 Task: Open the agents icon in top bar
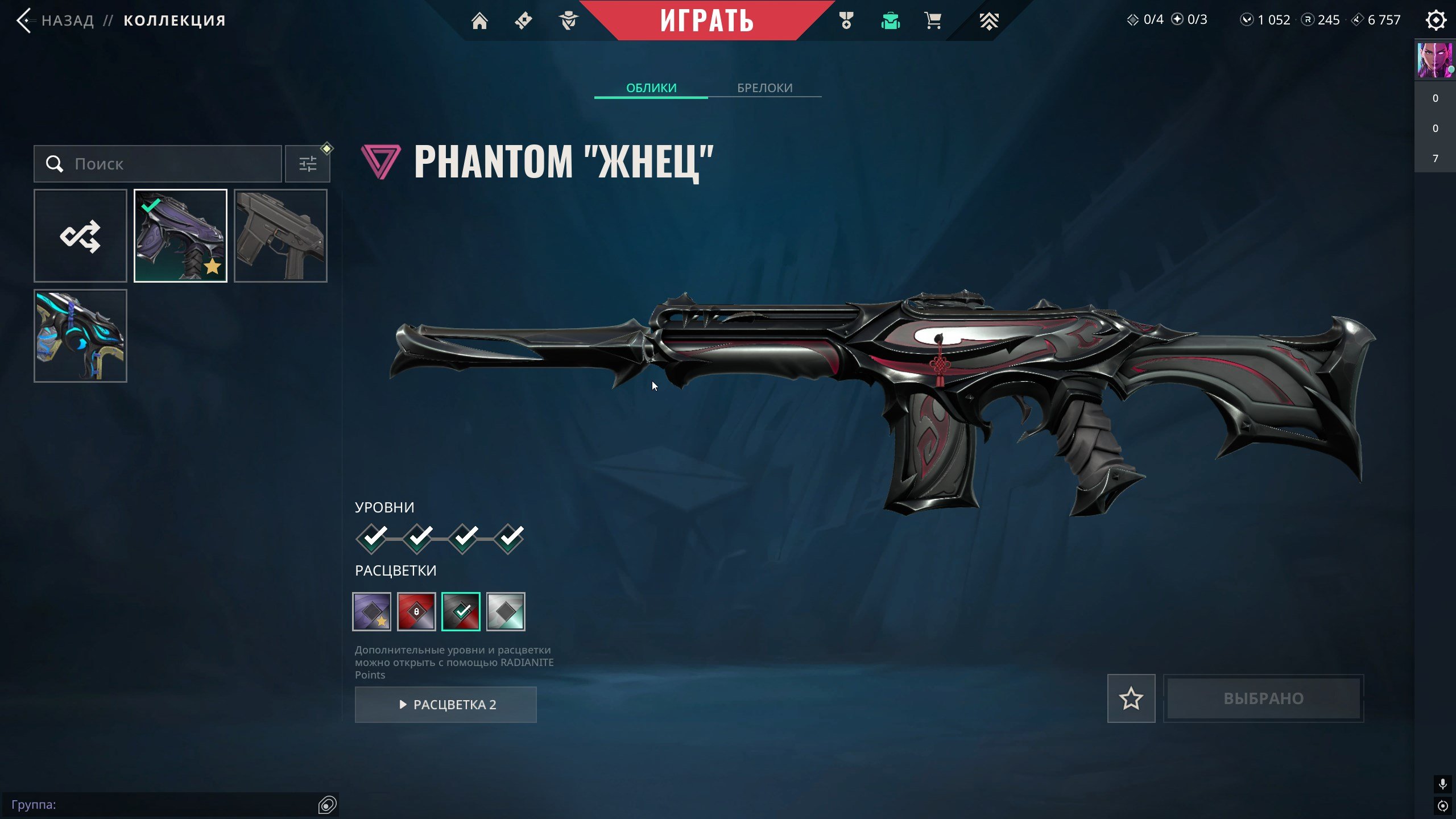point(568,20)
